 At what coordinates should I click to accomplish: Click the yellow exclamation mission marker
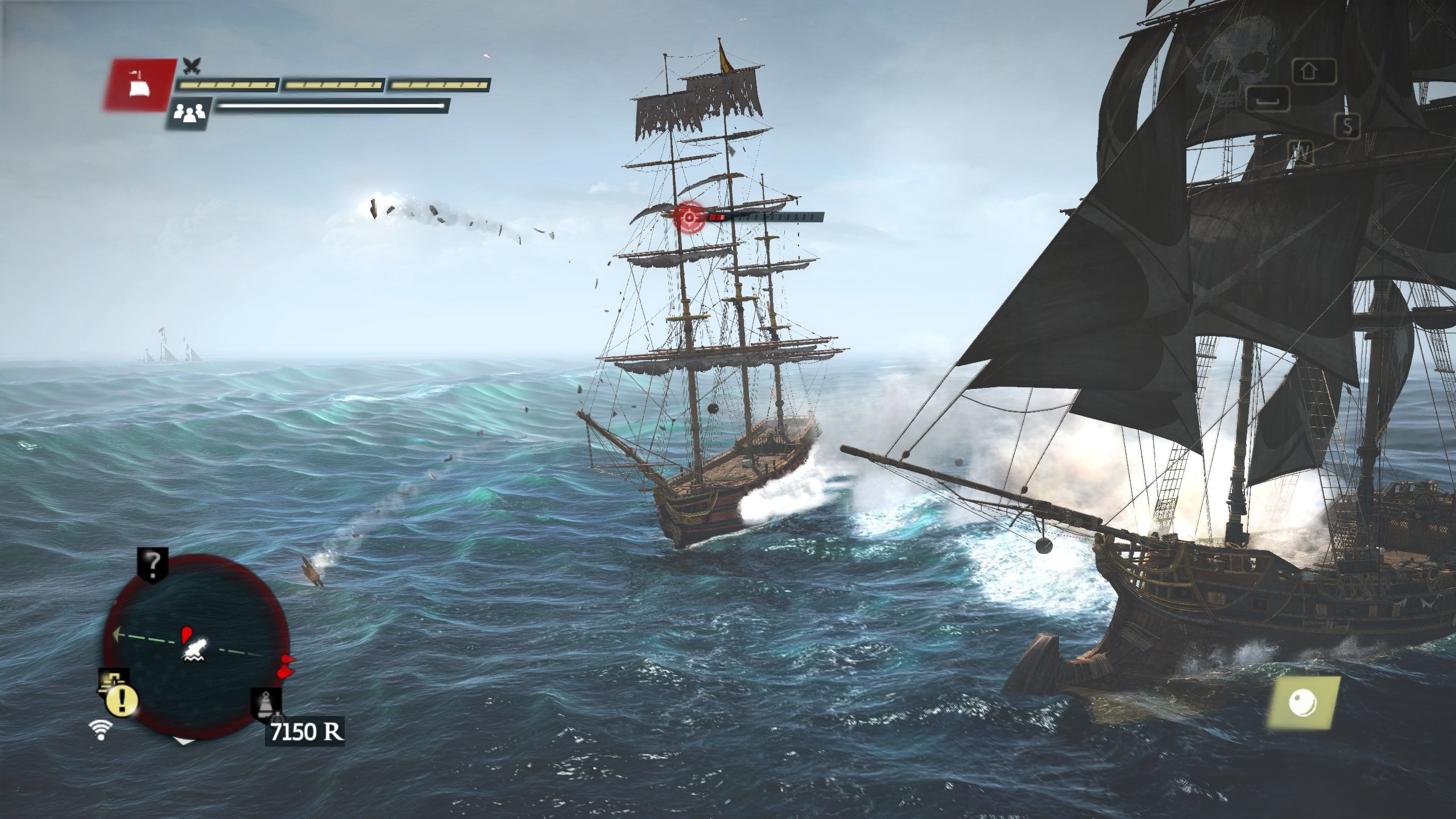pyautogui.click(x=121, y=701)
